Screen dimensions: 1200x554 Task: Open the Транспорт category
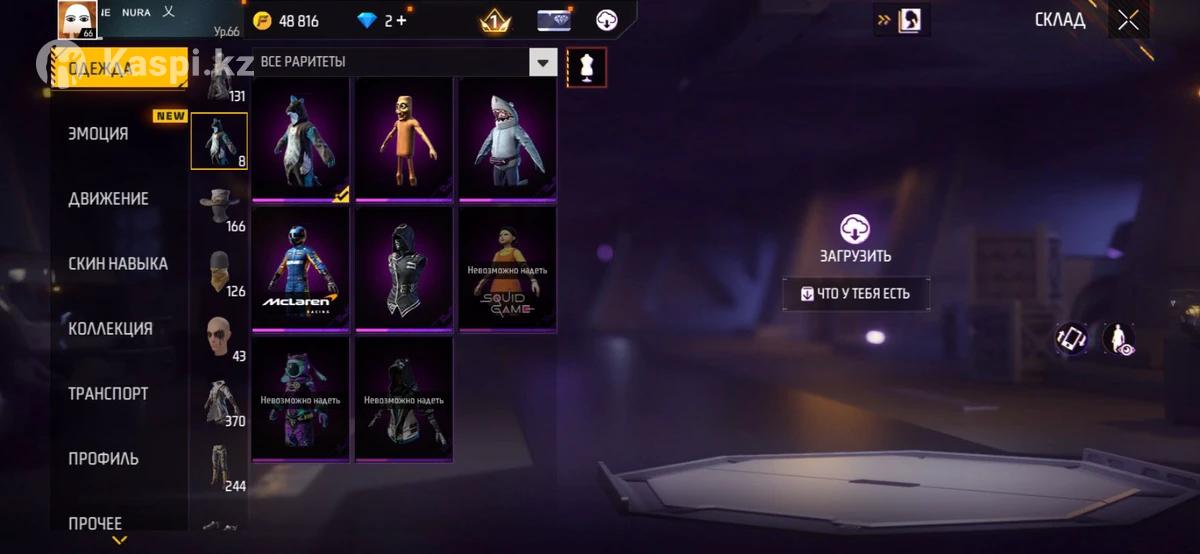tap(108, 394)
